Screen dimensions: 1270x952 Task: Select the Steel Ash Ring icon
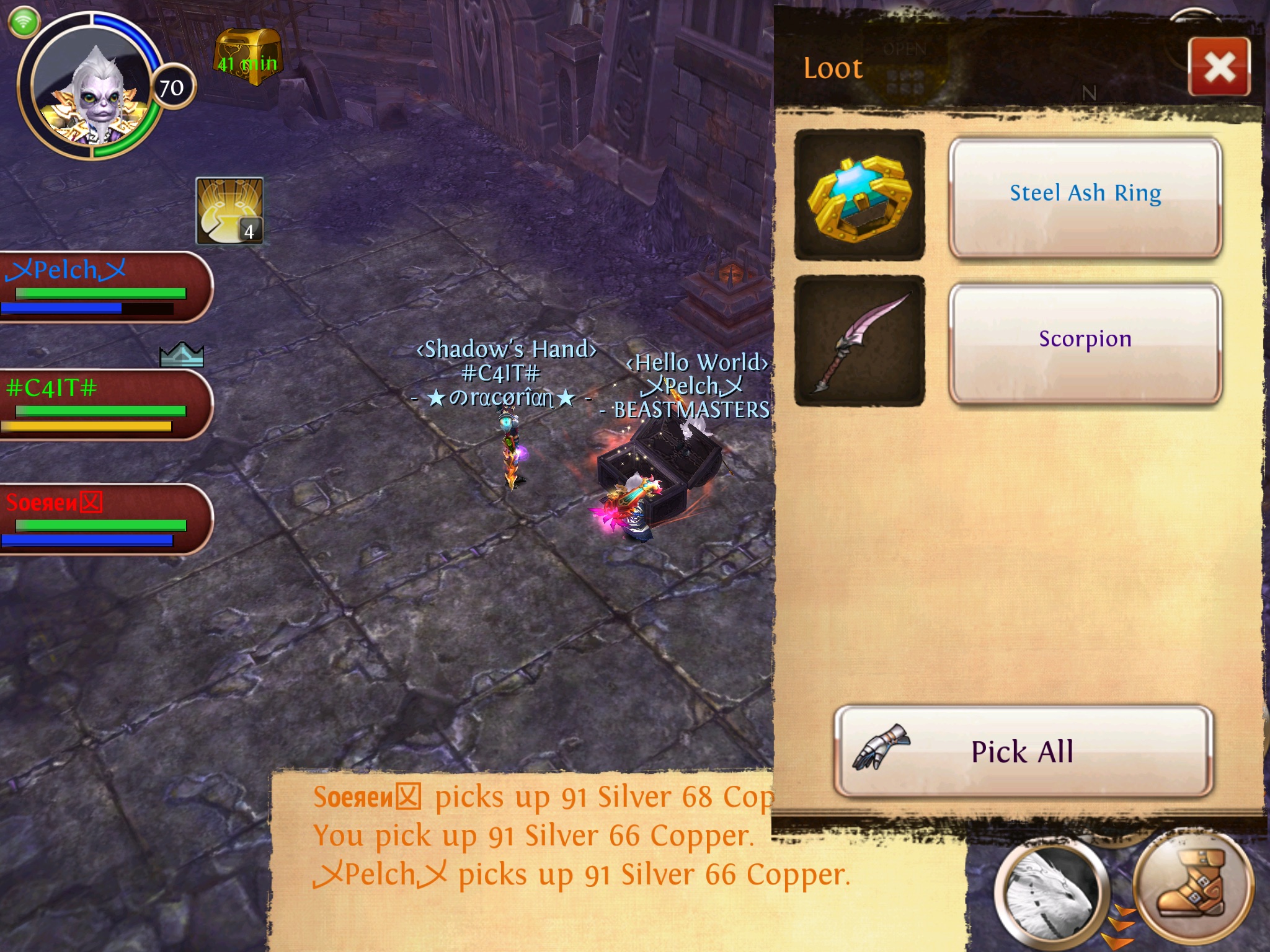(859, 195)
